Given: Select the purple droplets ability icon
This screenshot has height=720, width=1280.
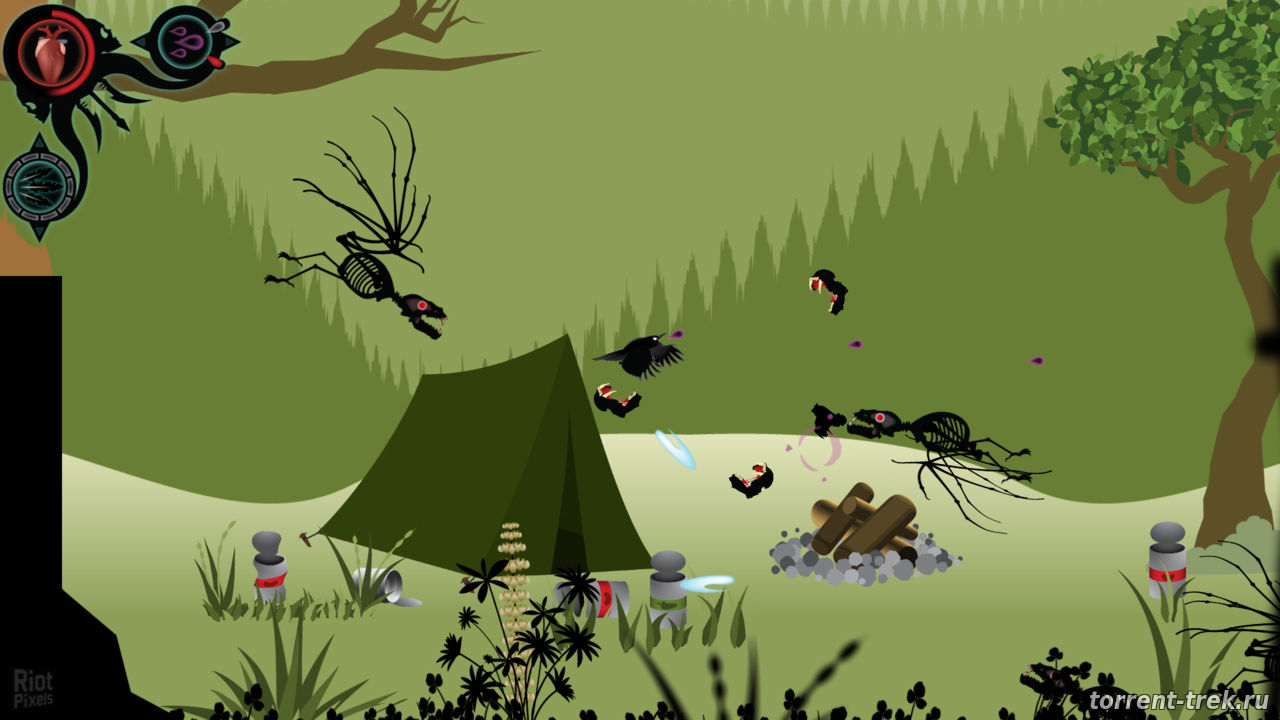Looking at the screenshot, I should coord(185,42).
